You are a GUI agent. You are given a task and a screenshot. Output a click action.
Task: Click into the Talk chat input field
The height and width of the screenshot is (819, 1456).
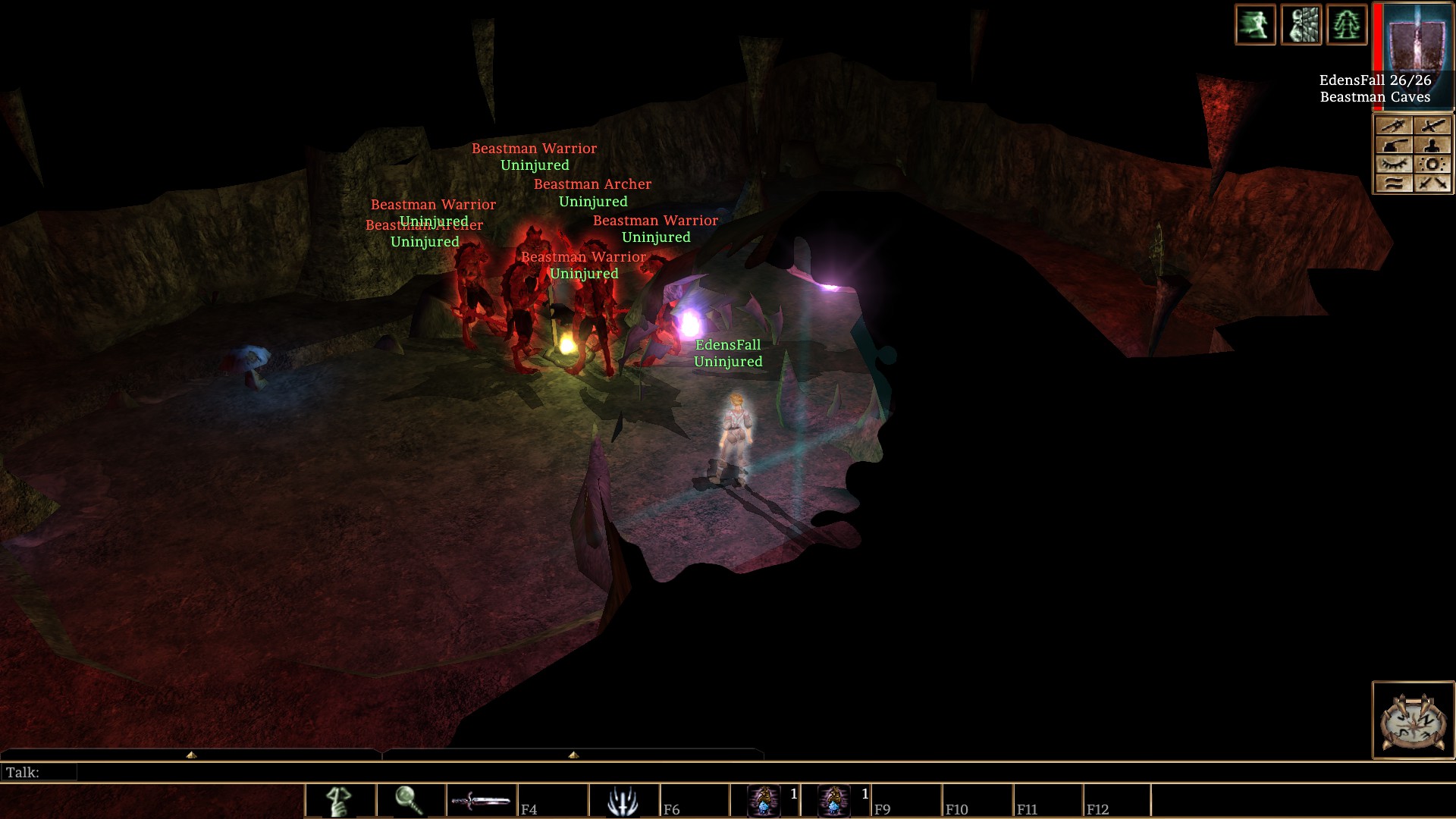(417, 773)
